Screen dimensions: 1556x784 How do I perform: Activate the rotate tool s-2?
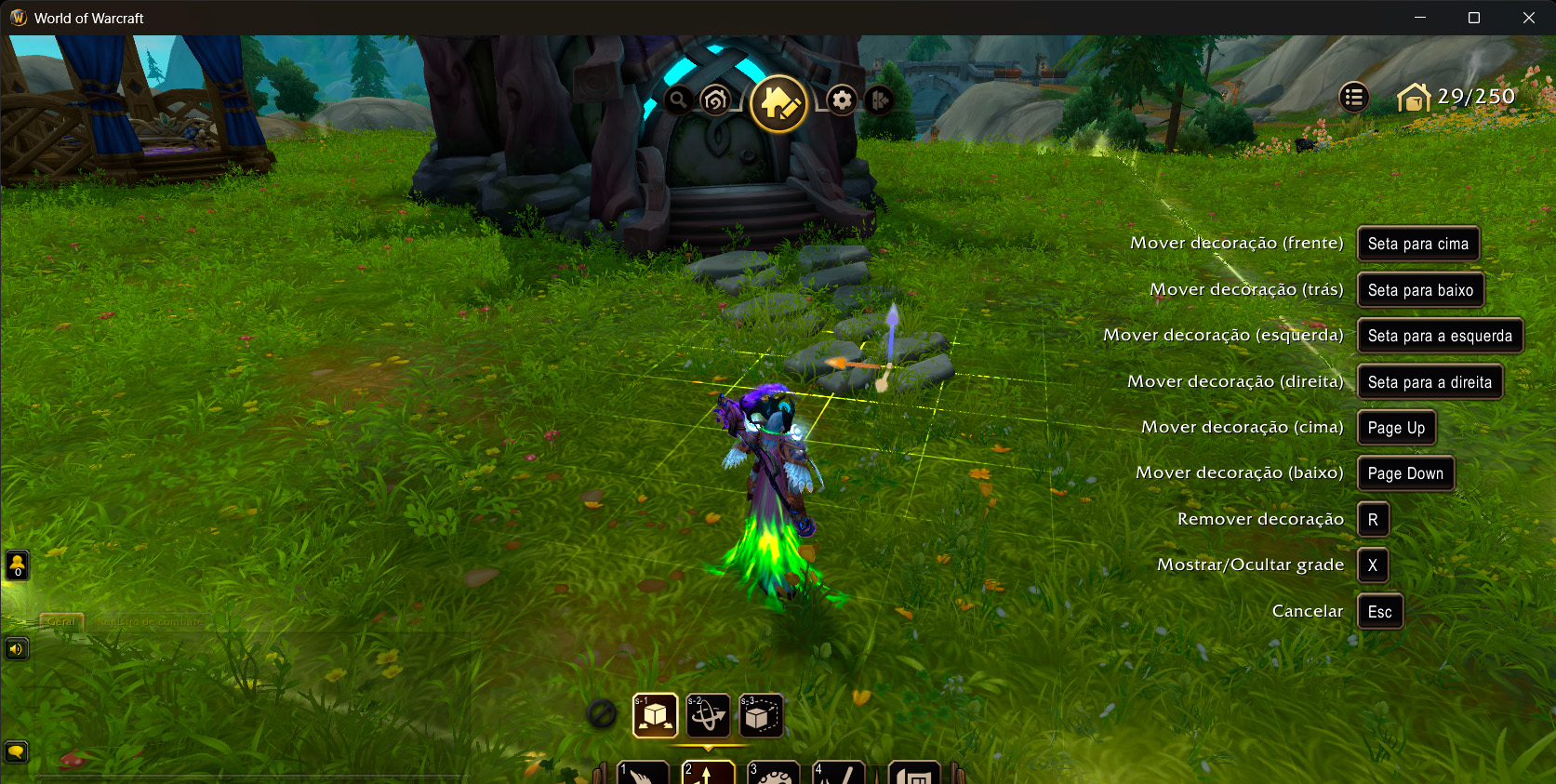pyautogui.click(x=708, y=715)
